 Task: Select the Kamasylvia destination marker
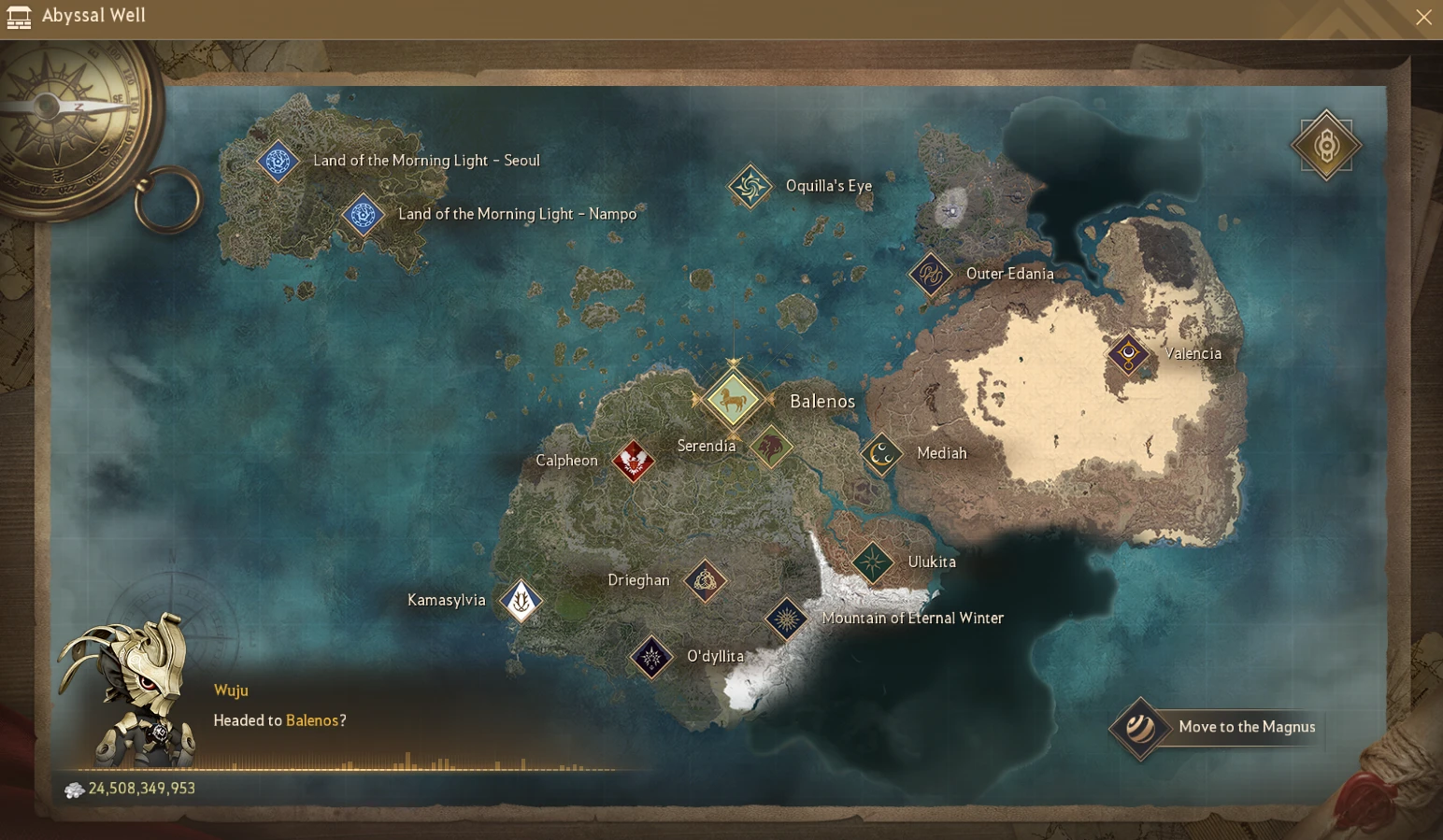[521, 601]
